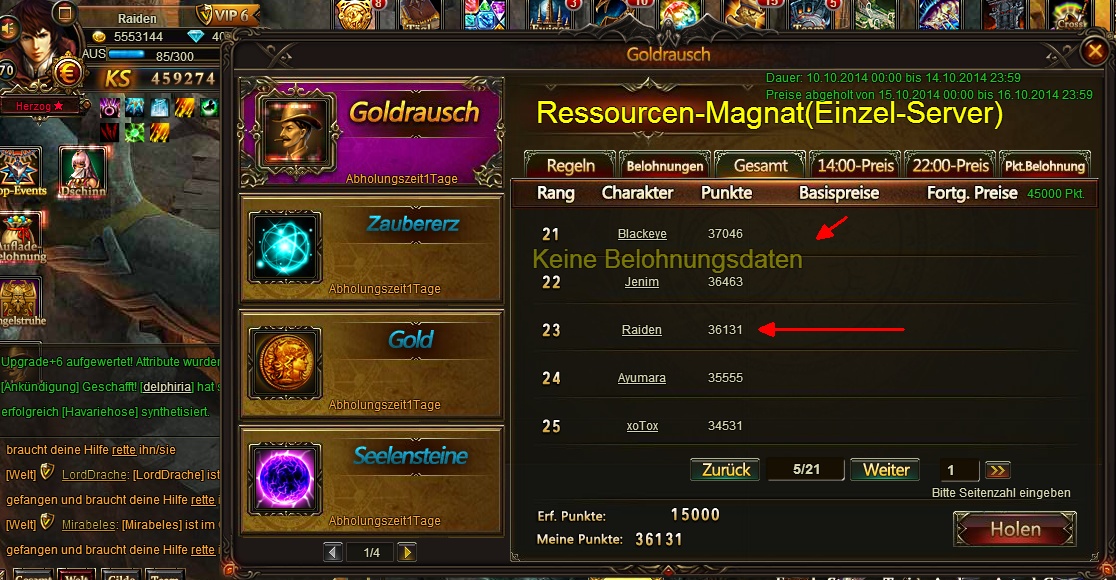Screen dimensions: 1116x580
Task: Advance with the Weiter button
Action: tap(886, 470)
